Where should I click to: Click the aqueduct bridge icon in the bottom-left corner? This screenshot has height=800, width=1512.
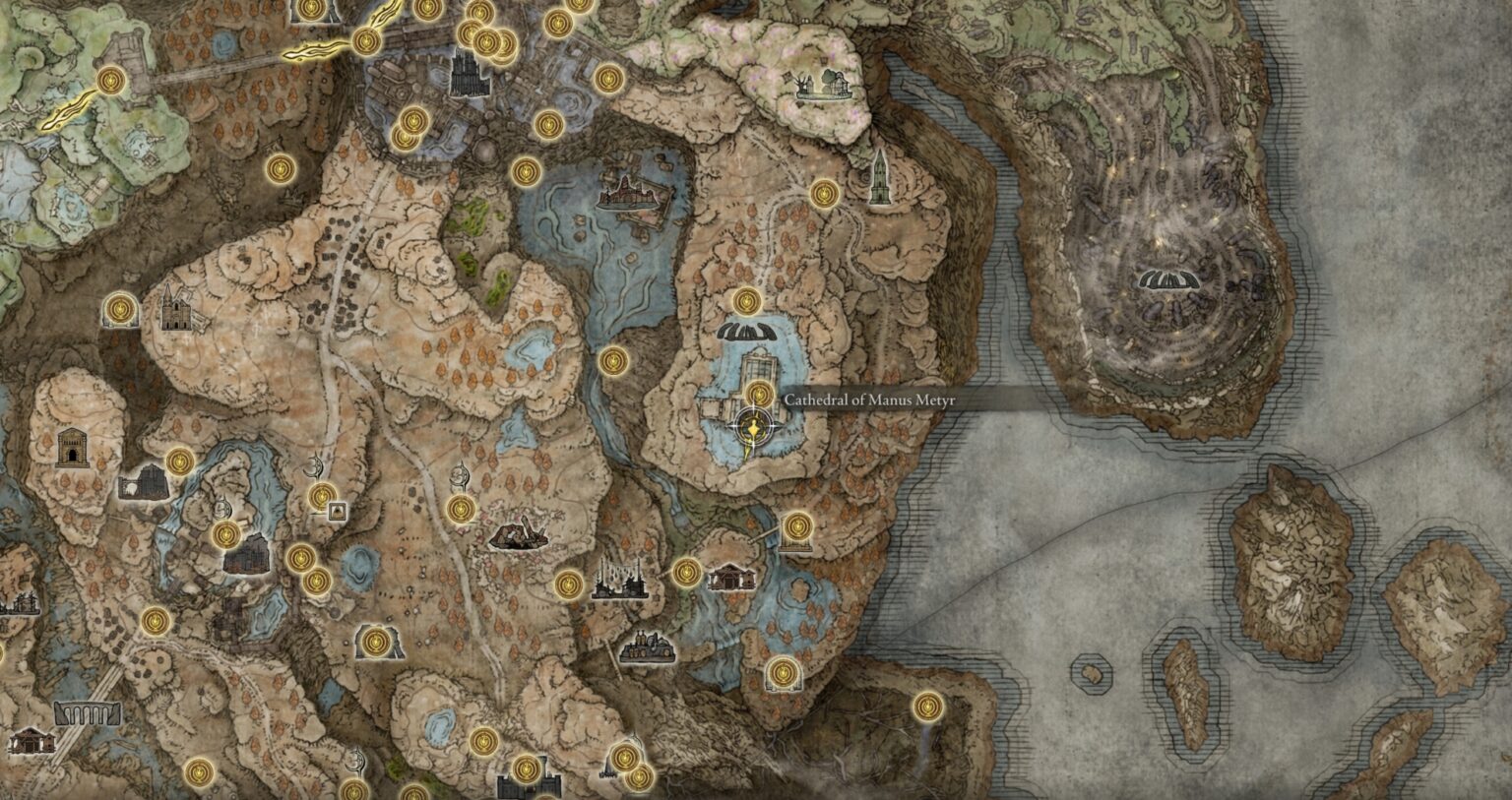(87, 714)
